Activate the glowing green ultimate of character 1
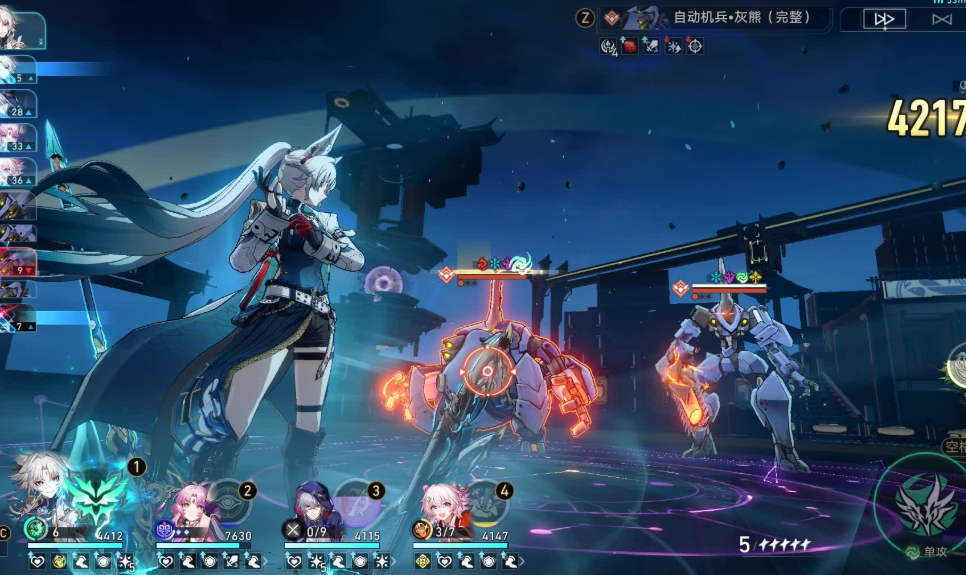The image size is (966, 575). [98, 497]
